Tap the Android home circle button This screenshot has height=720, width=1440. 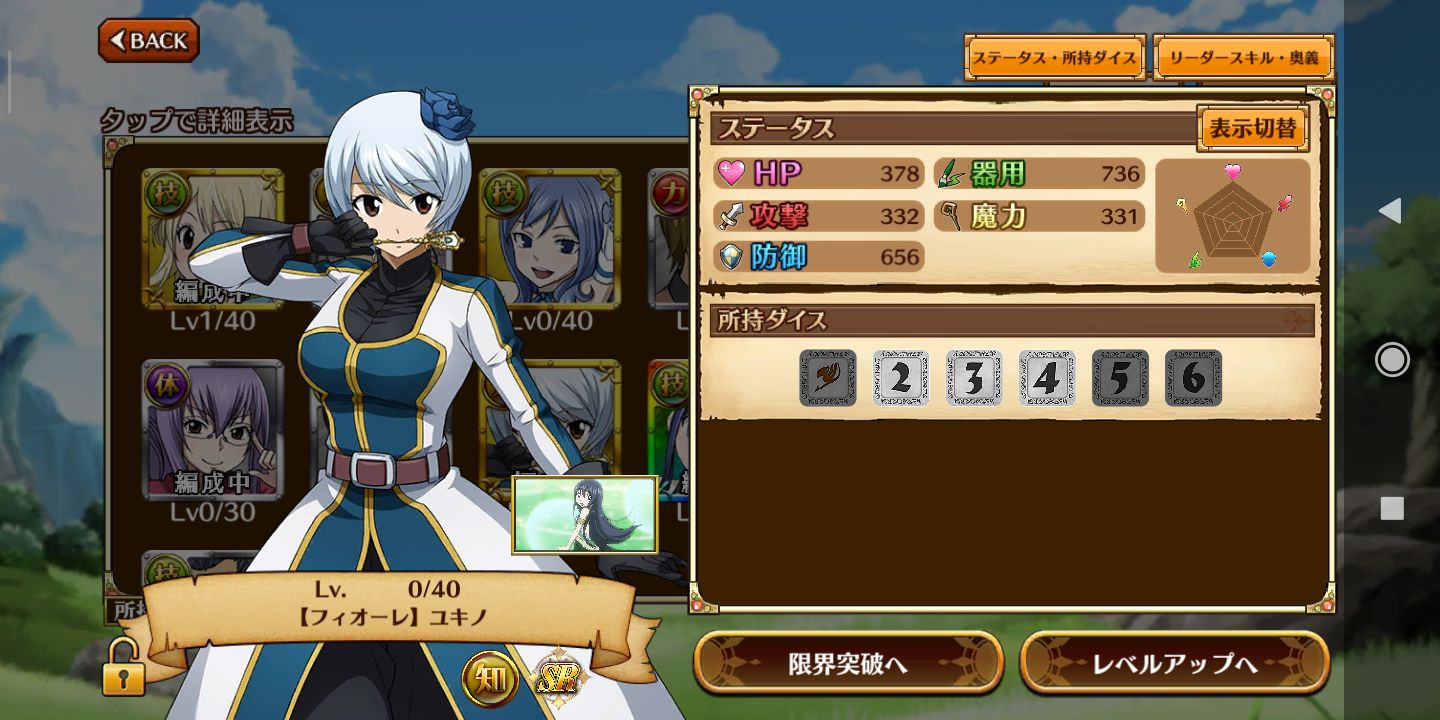pyautogui.click(x=1391, y=359)
